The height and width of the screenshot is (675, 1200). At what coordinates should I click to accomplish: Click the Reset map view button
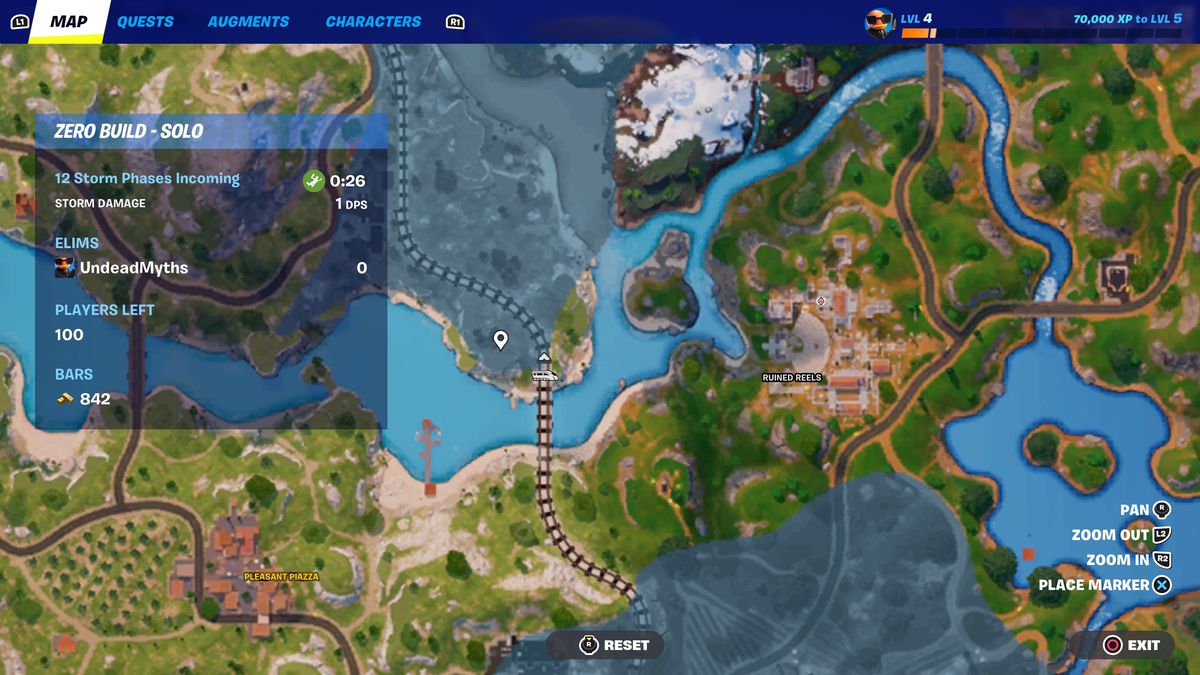point(615,645)
